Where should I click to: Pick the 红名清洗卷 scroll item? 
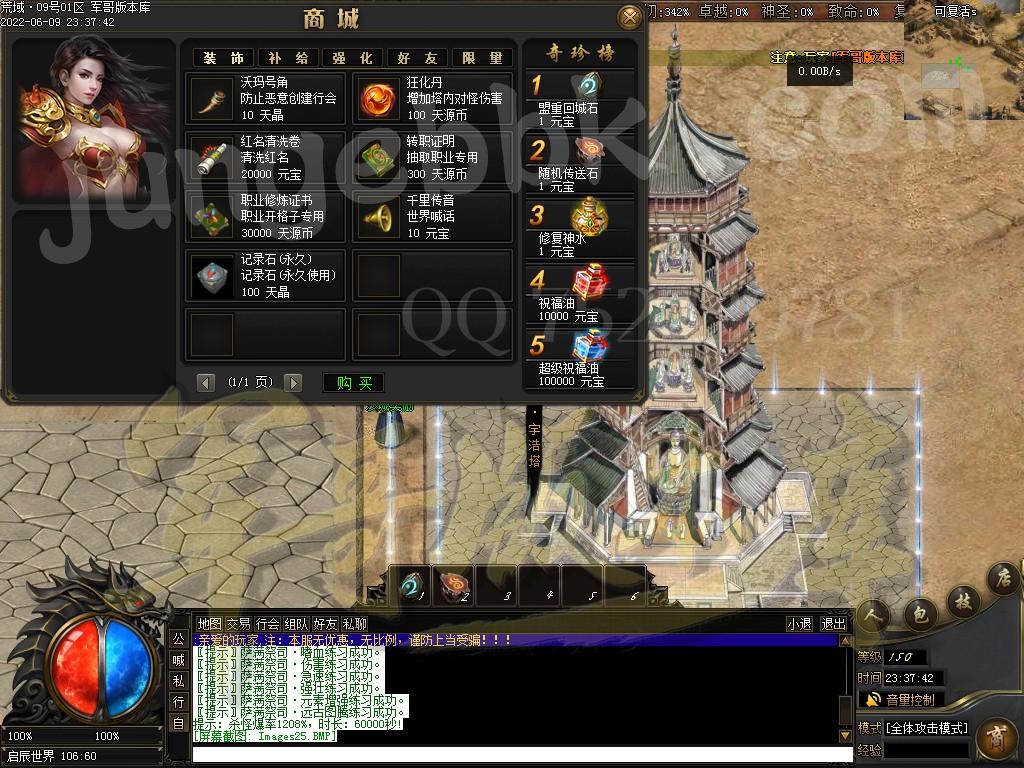click(265, 157)
